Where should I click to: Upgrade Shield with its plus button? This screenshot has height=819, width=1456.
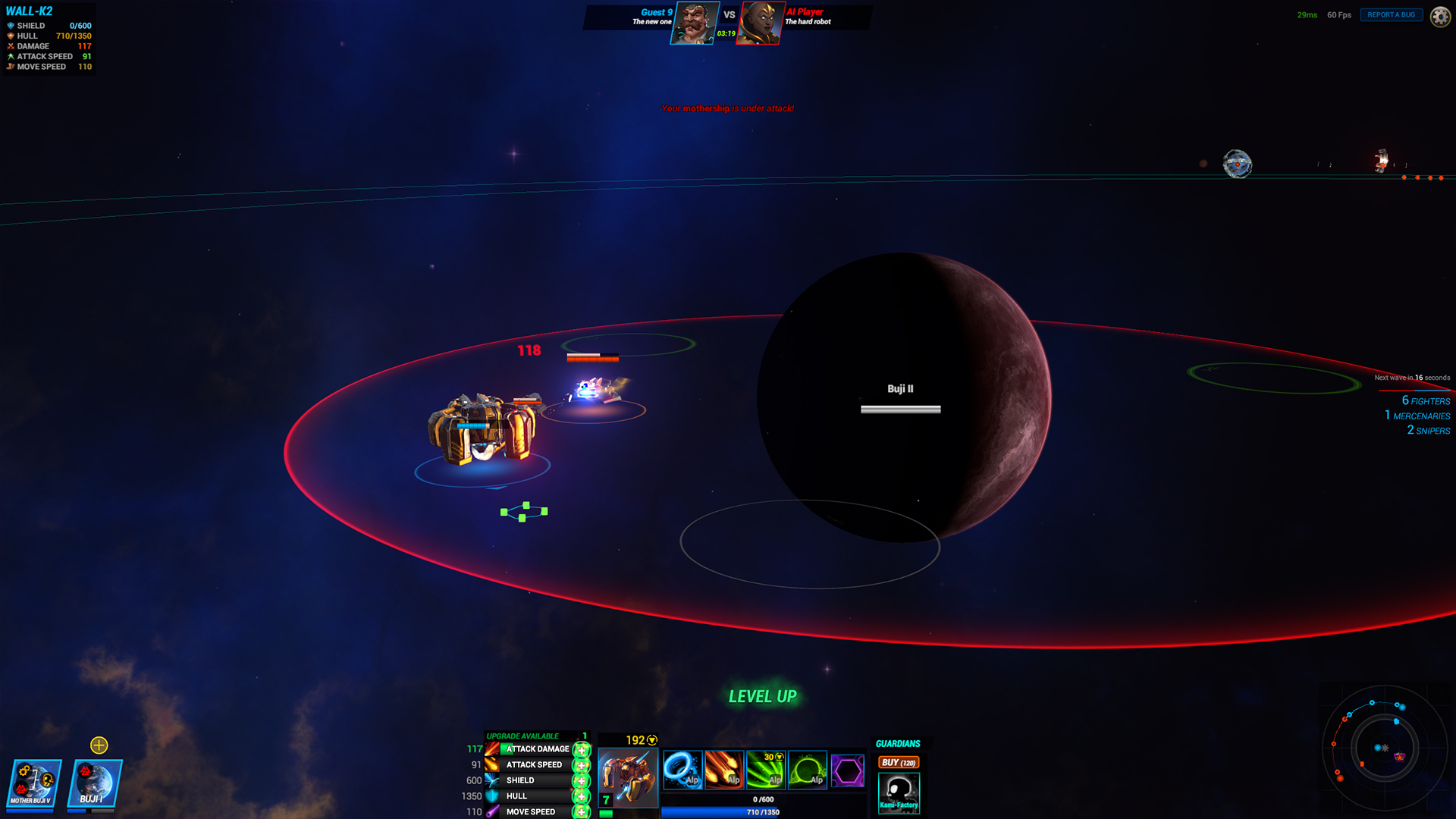coord(580,780)
